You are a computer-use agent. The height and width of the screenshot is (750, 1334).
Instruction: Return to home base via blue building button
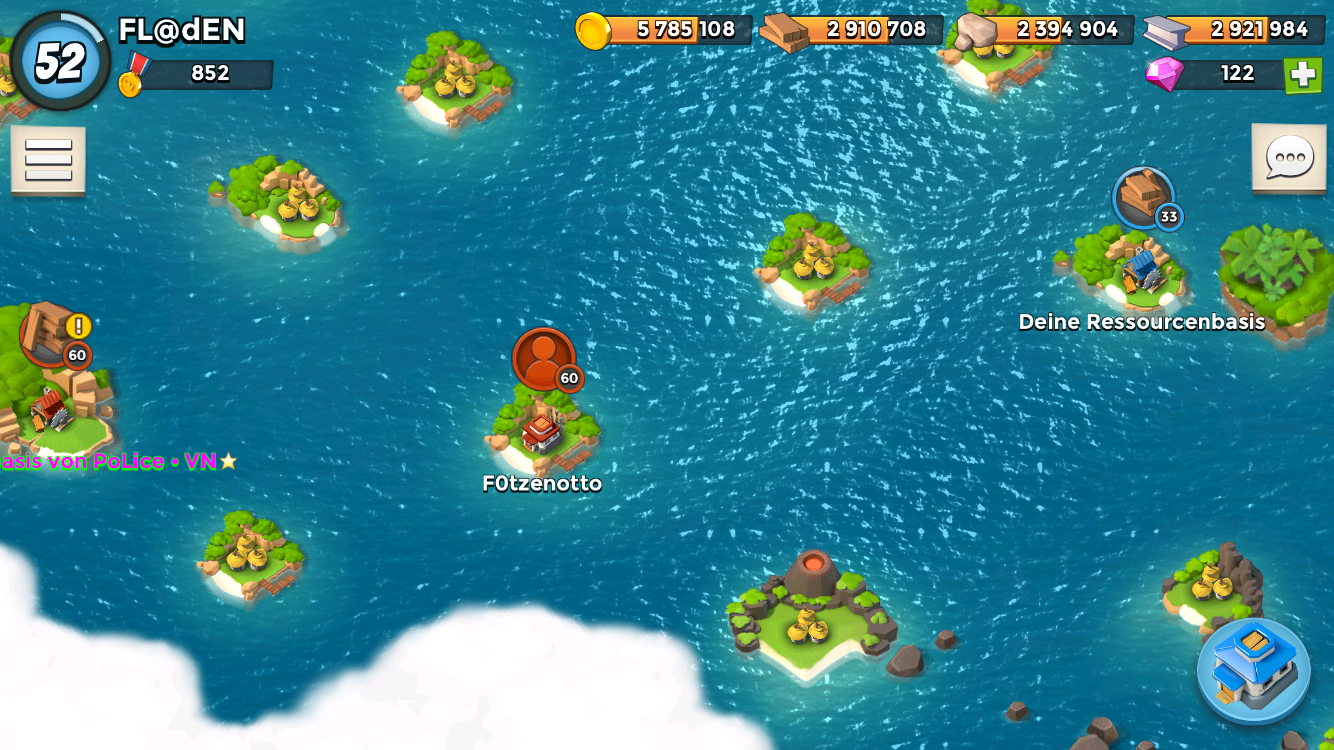click(1254, 670)
